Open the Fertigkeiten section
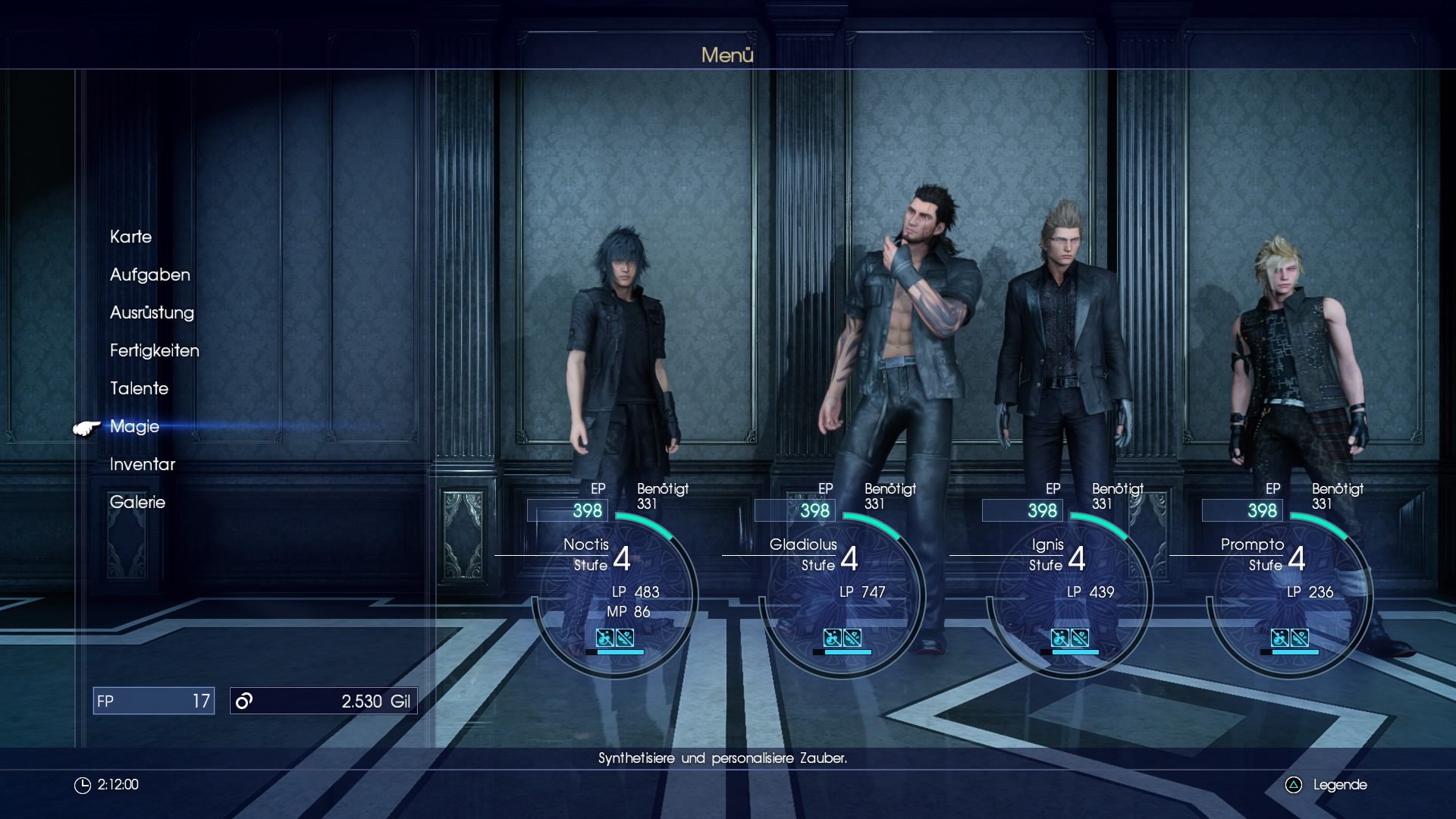The height and width of the screenshot is (819, 1456). click(x=154, y=350)
